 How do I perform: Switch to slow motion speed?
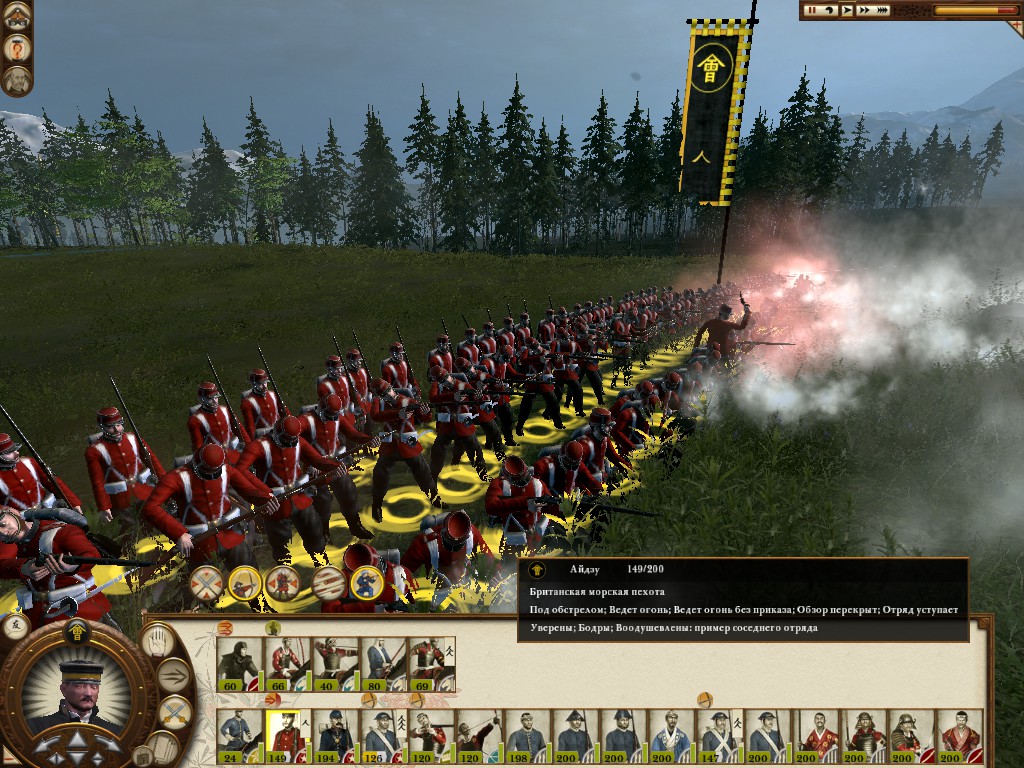tap(829, 10)
